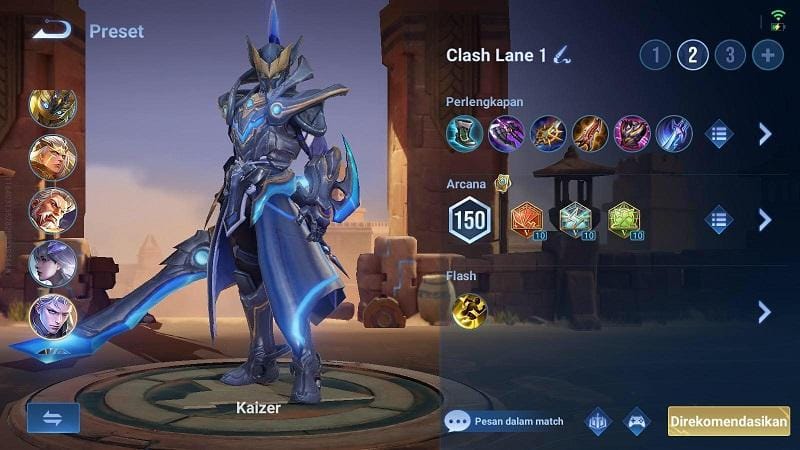
Task: Apply the Direkomendasikan build
Action: point(728,421)
